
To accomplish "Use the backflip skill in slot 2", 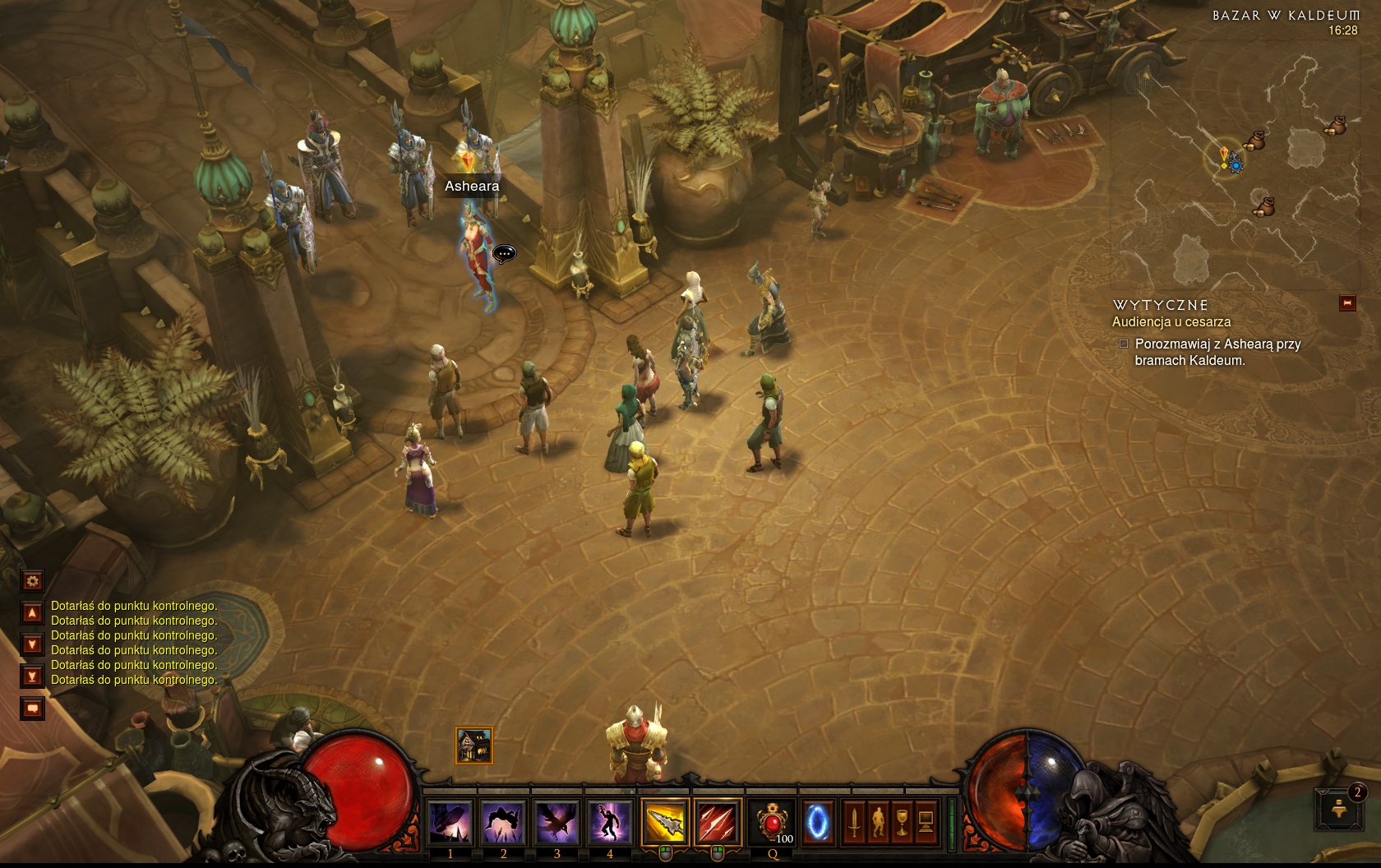I will click(503, 821).
